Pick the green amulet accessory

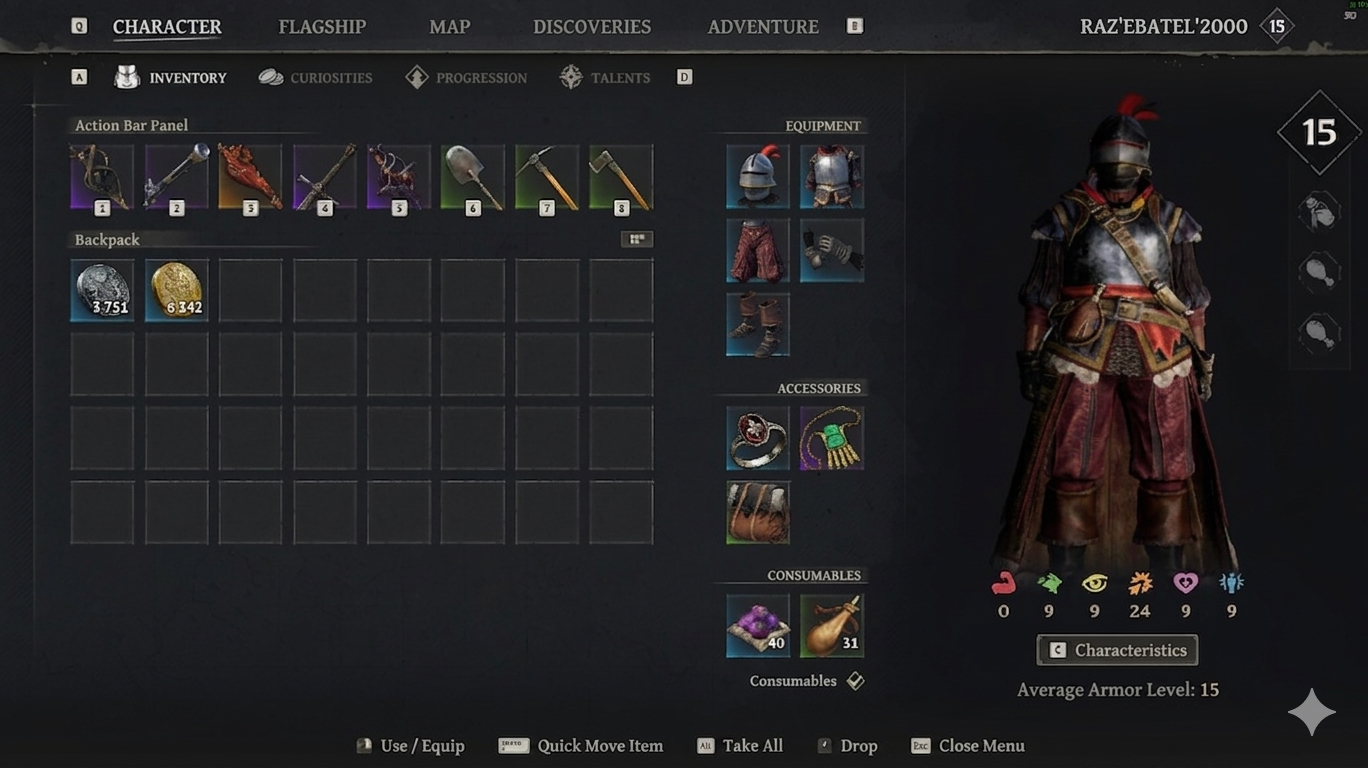pyautogui.click(x=832, y=438)
